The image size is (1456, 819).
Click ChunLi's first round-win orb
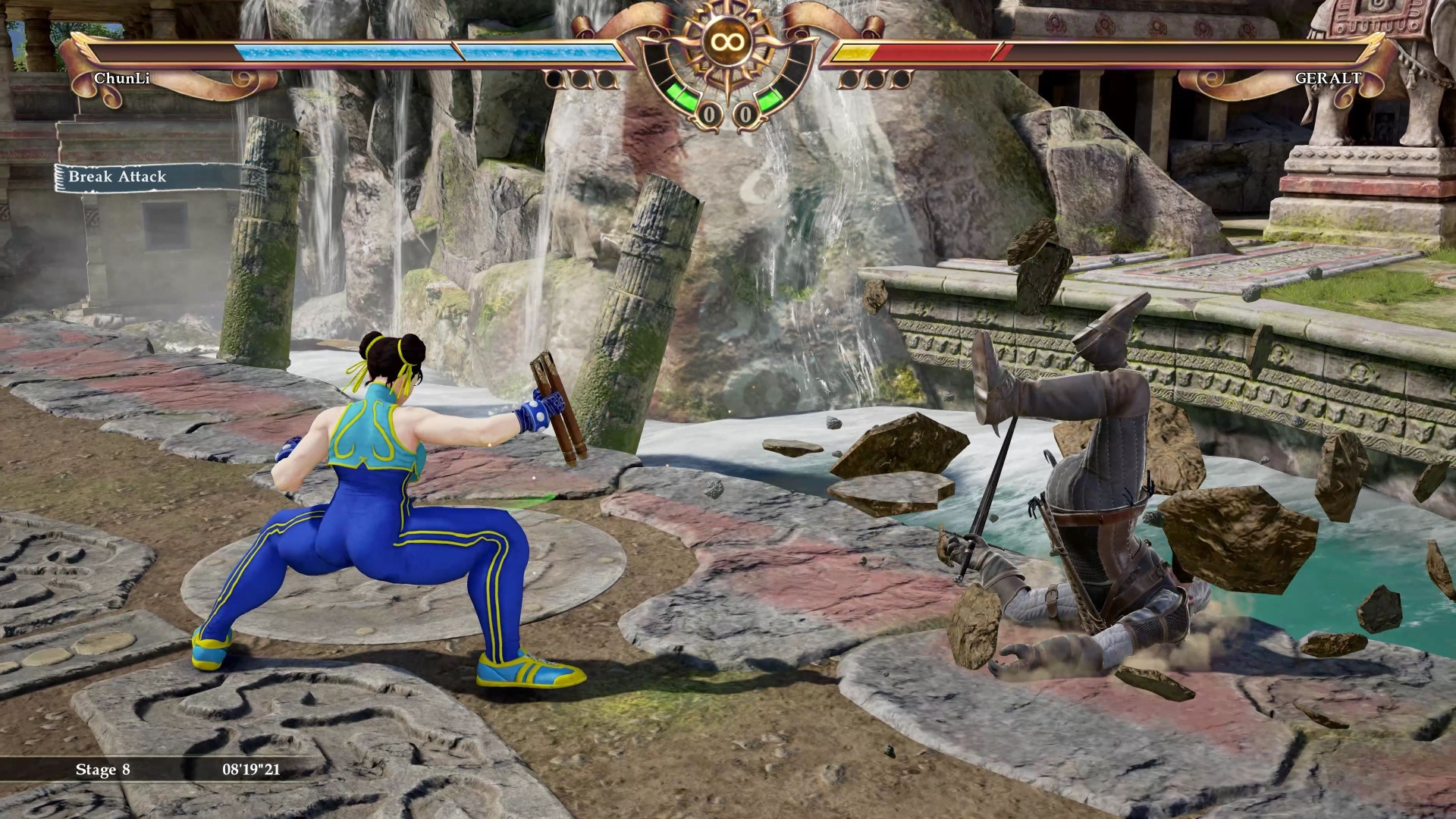click(x=555, y=79)
